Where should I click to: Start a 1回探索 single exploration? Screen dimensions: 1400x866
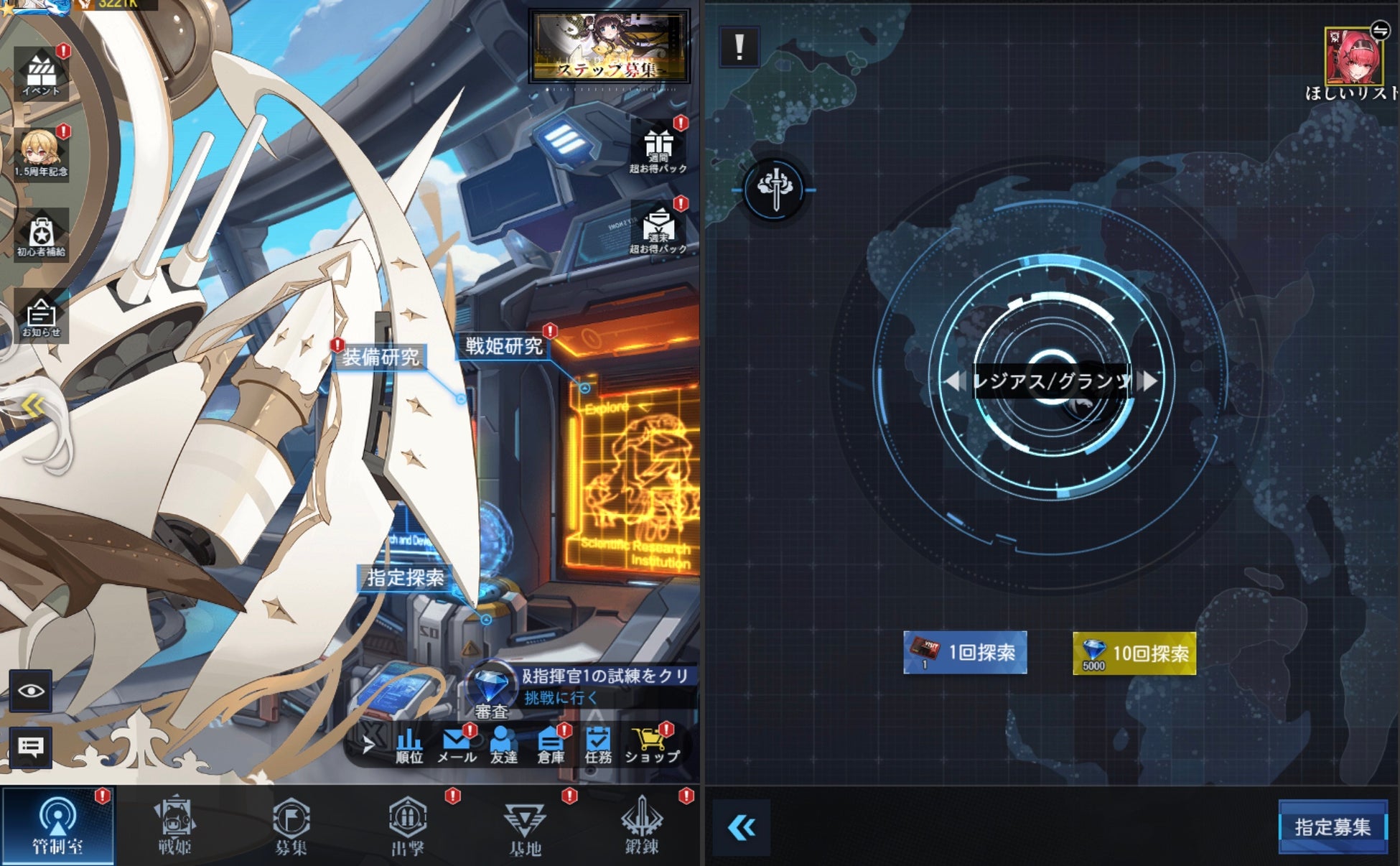(x=965, y=653)
